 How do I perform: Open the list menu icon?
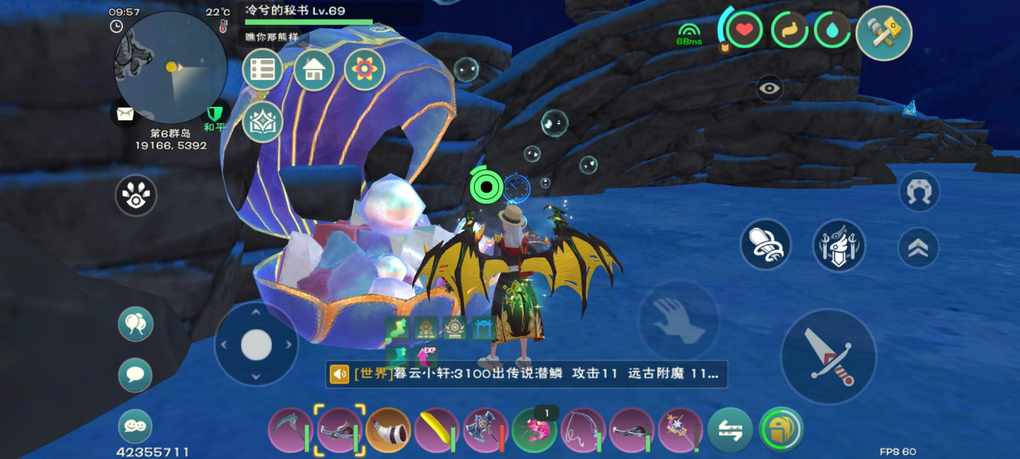coord(263,69)
